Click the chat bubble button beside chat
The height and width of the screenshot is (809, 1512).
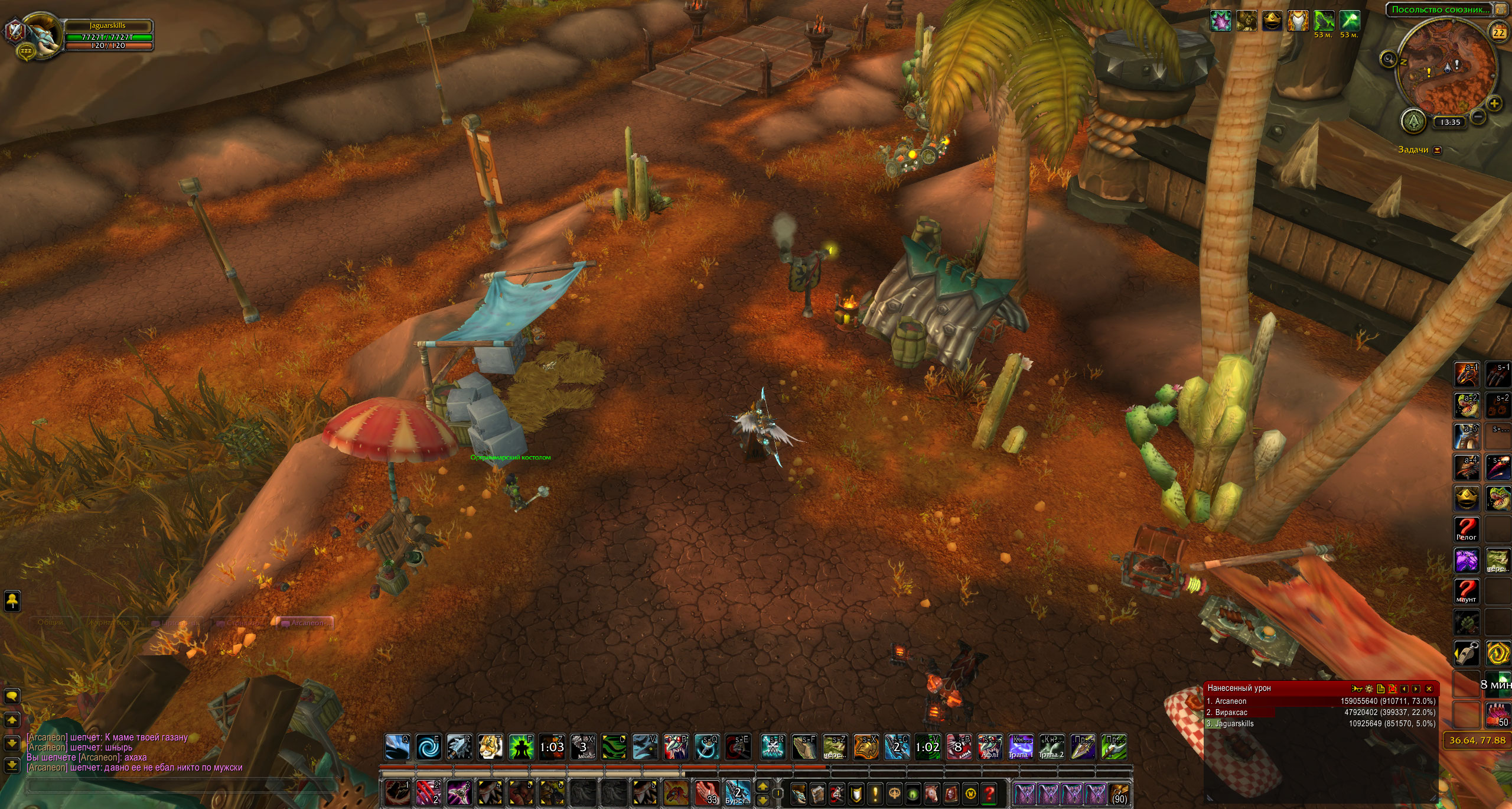(x=12, y=696)
